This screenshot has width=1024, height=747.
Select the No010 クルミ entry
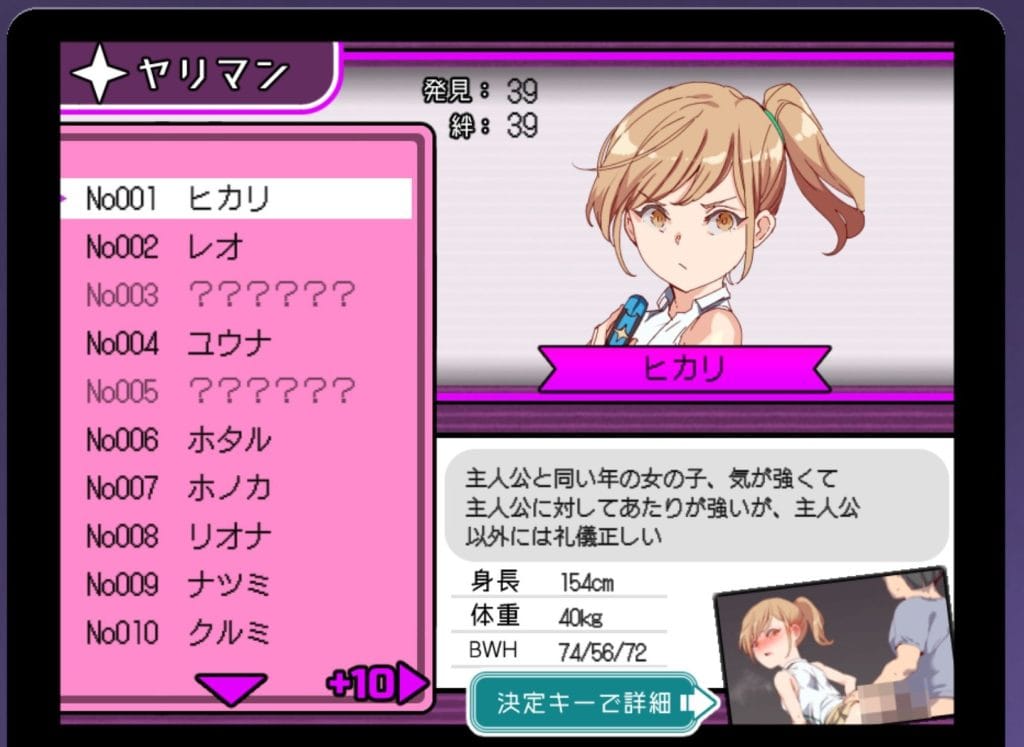point(236,632)
